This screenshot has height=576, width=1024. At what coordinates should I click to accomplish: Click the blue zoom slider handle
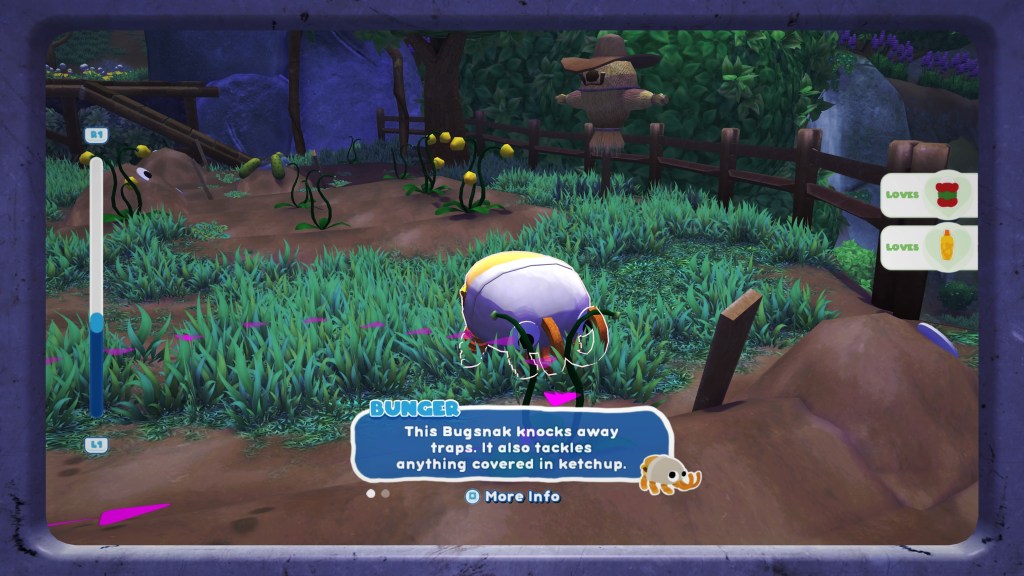(x=97, y=323)
